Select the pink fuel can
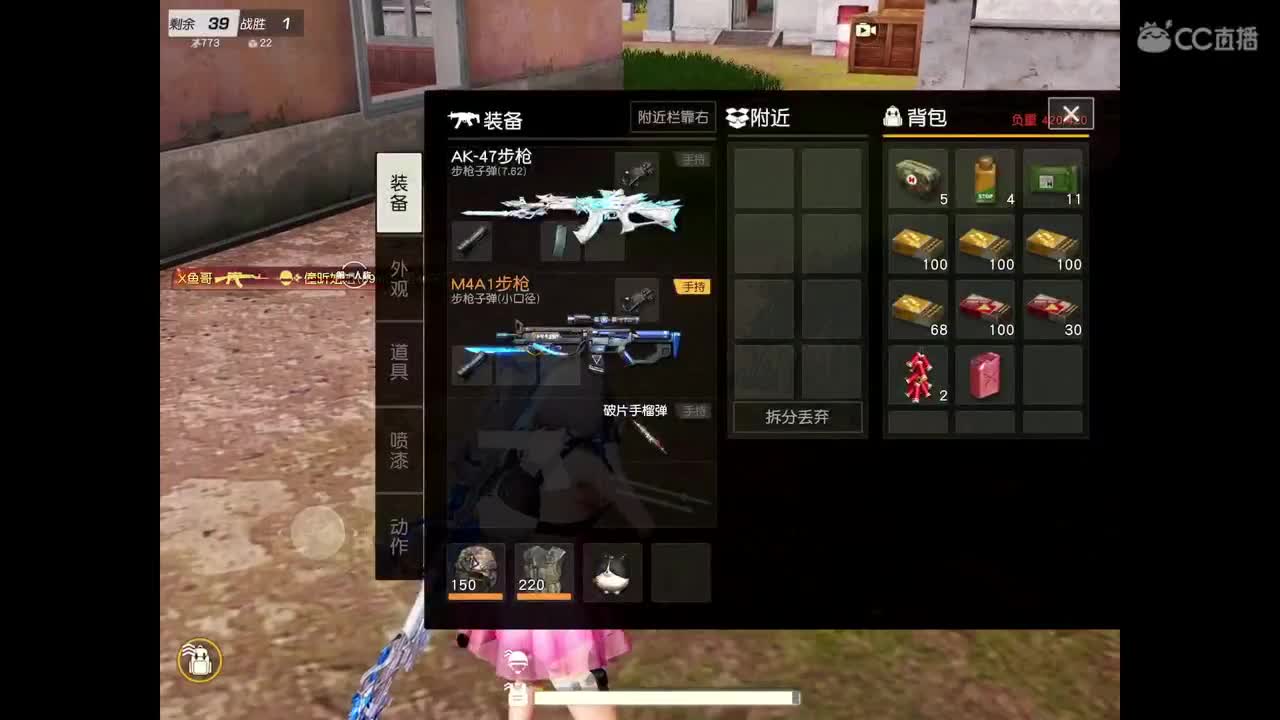Viewport: 1280px width, 720px height. click(x=984, y=375)
